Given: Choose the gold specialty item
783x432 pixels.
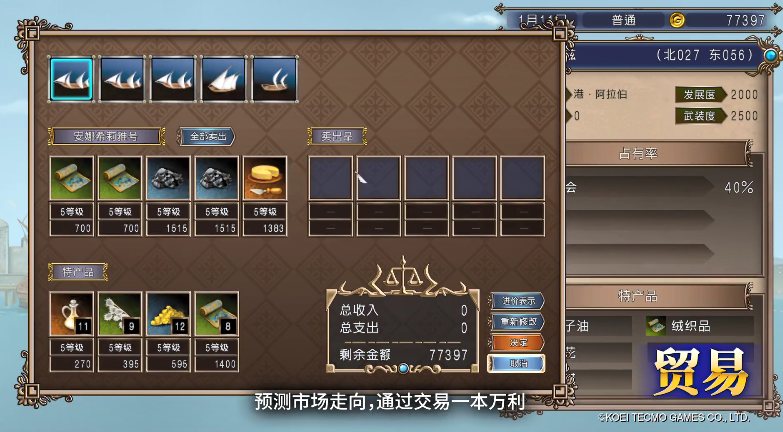Looking at the screenshot, I should tap(168, 313).
